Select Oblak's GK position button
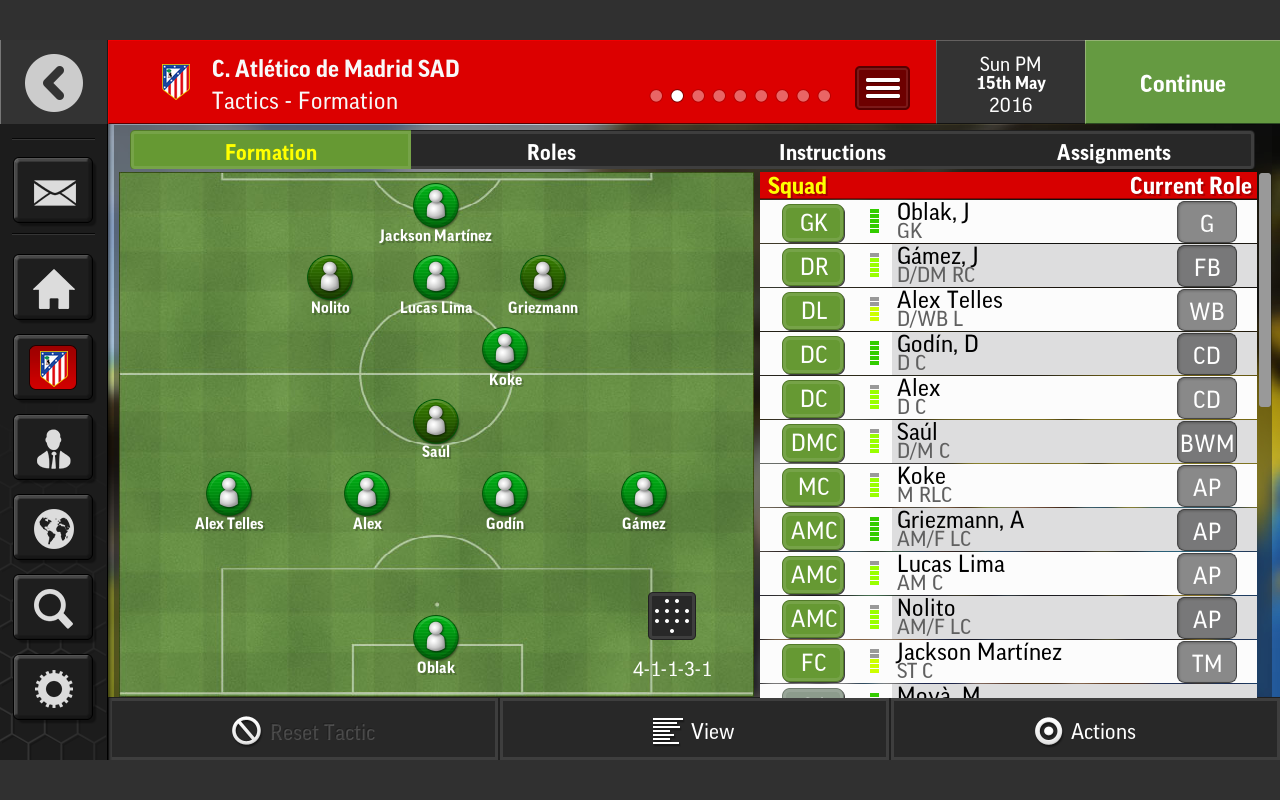This screenshot has width=1280, height=800. point(813,222)
